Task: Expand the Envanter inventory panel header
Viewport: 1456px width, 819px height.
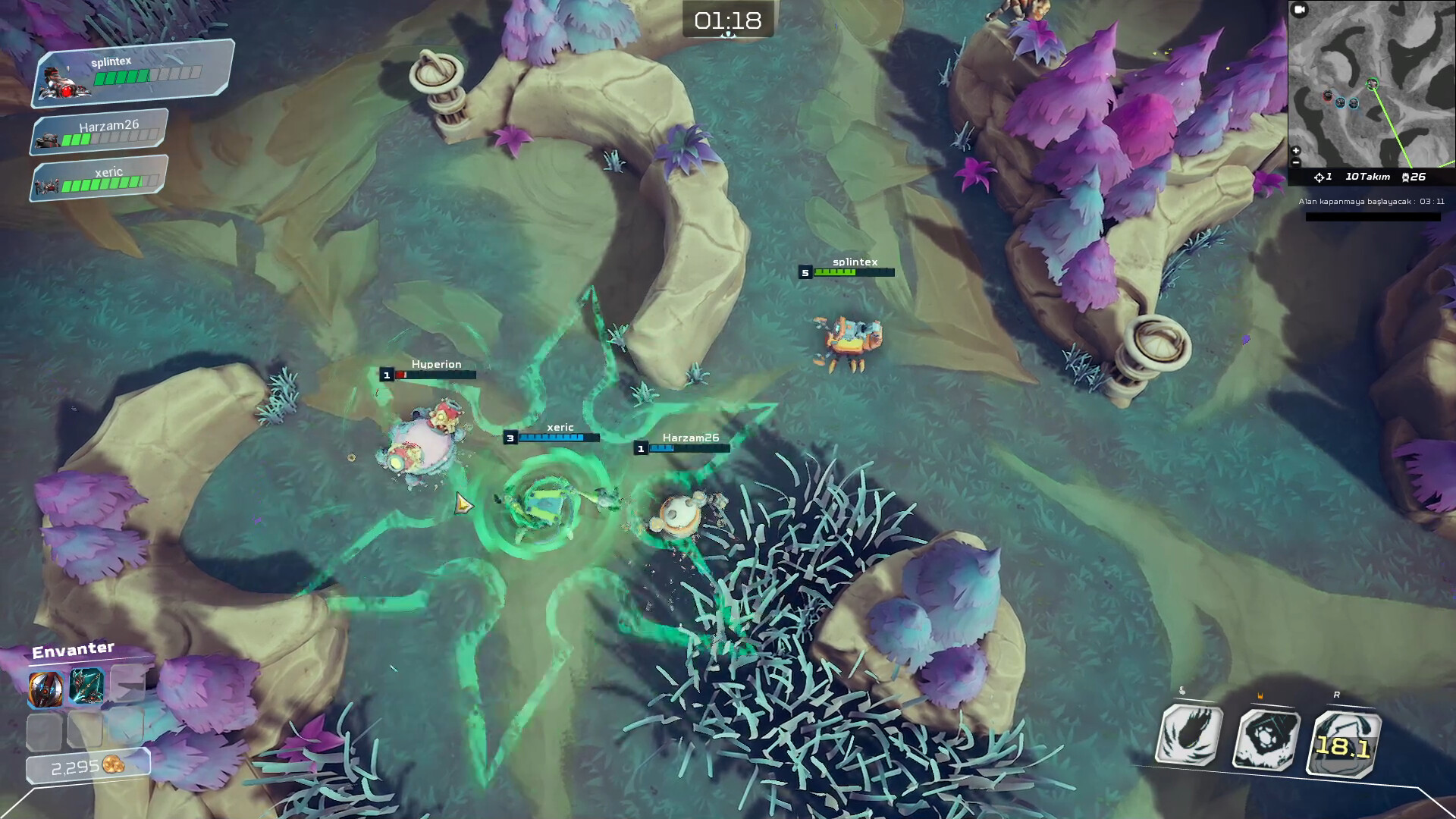Action: pos(73,650)
